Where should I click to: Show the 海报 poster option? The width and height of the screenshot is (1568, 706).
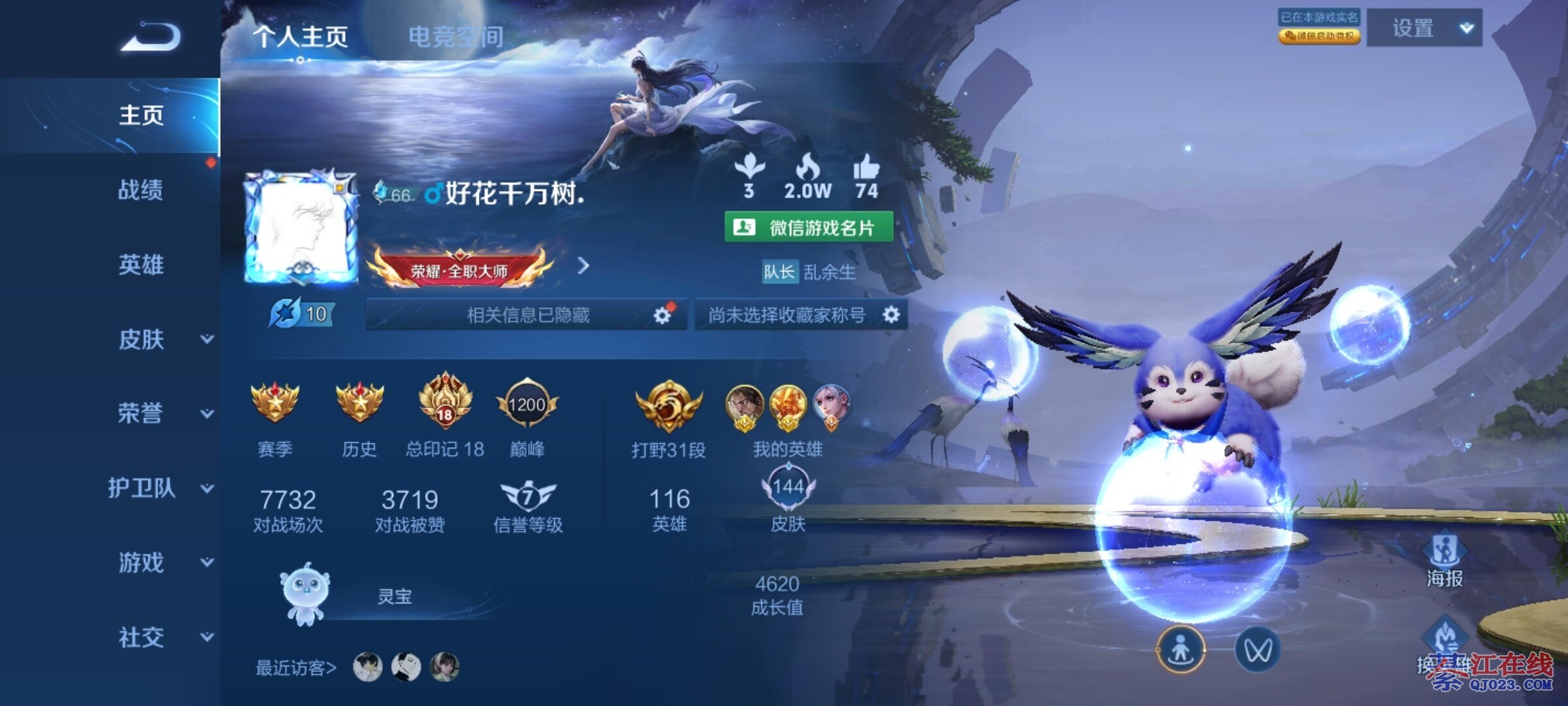(x=1445, y=559)
